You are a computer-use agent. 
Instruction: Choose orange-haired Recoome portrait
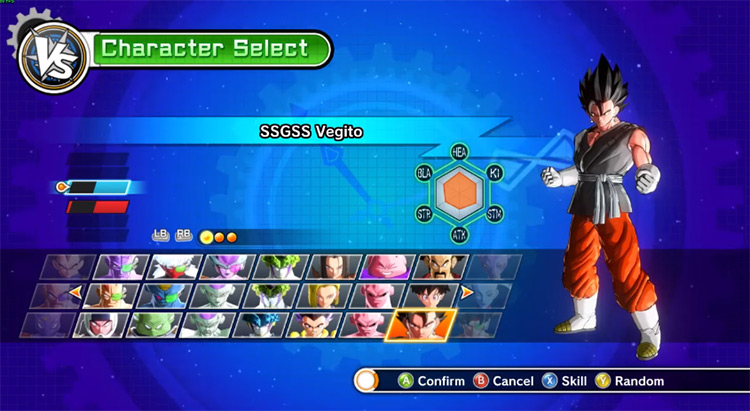pos(112,296)
